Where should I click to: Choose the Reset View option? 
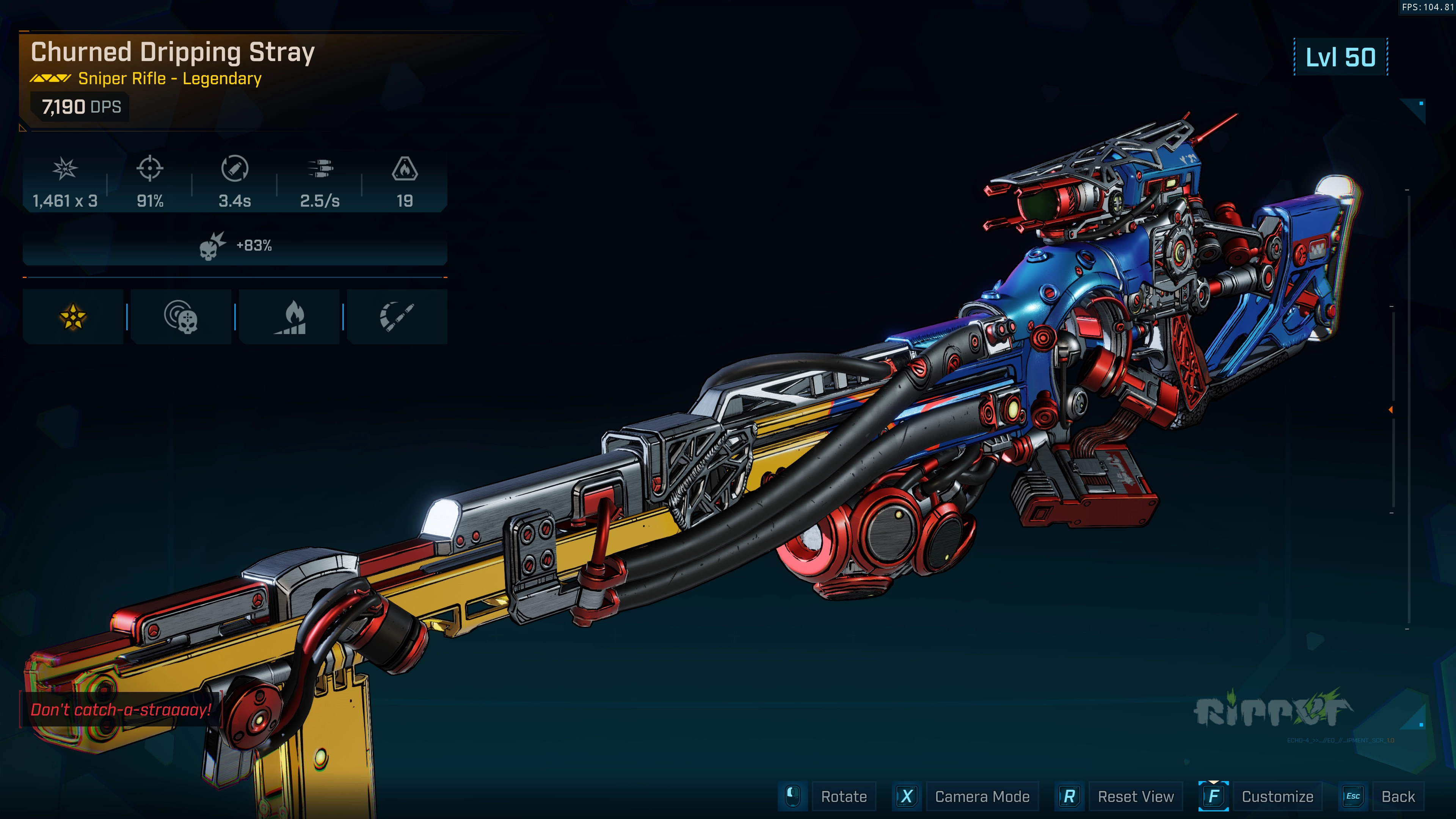point(1135,796)
